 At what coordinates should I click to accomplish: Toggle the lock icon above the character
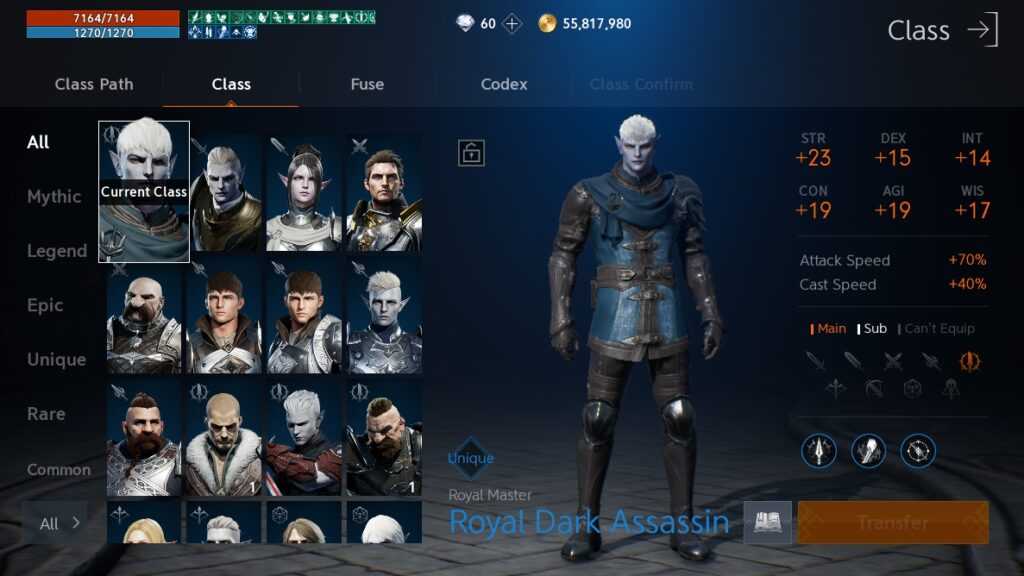click(x=471, y=152)
